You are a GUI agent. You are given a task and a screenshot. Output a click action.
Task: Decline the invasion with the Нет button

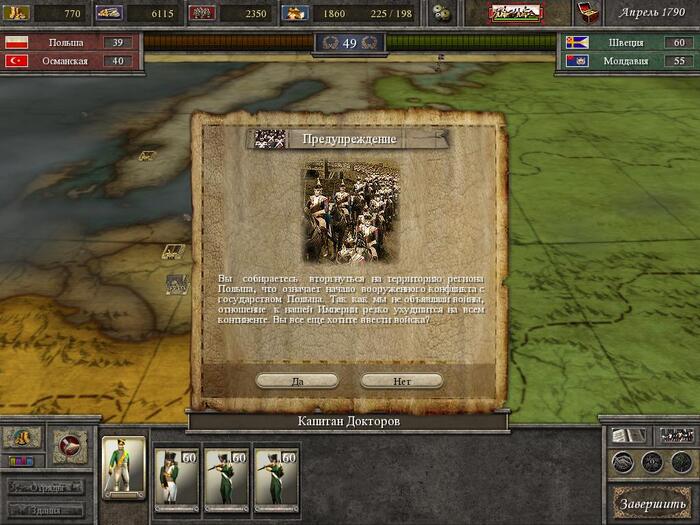(401, 381)
